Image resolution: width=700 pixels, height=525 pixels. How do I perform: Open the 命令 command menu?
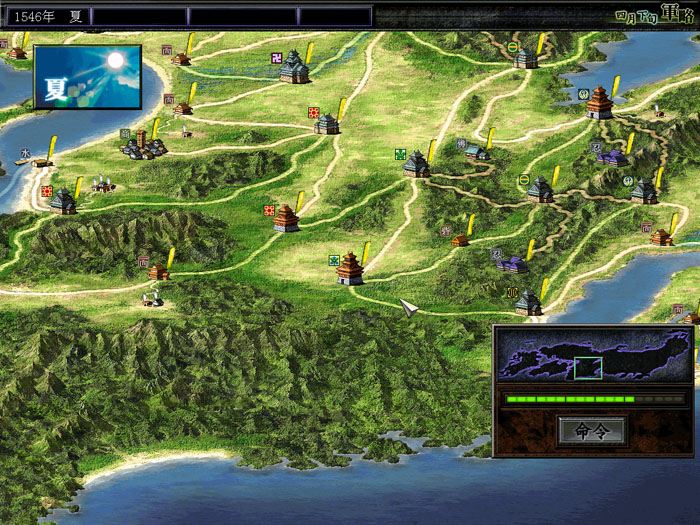tap(592, 431)
